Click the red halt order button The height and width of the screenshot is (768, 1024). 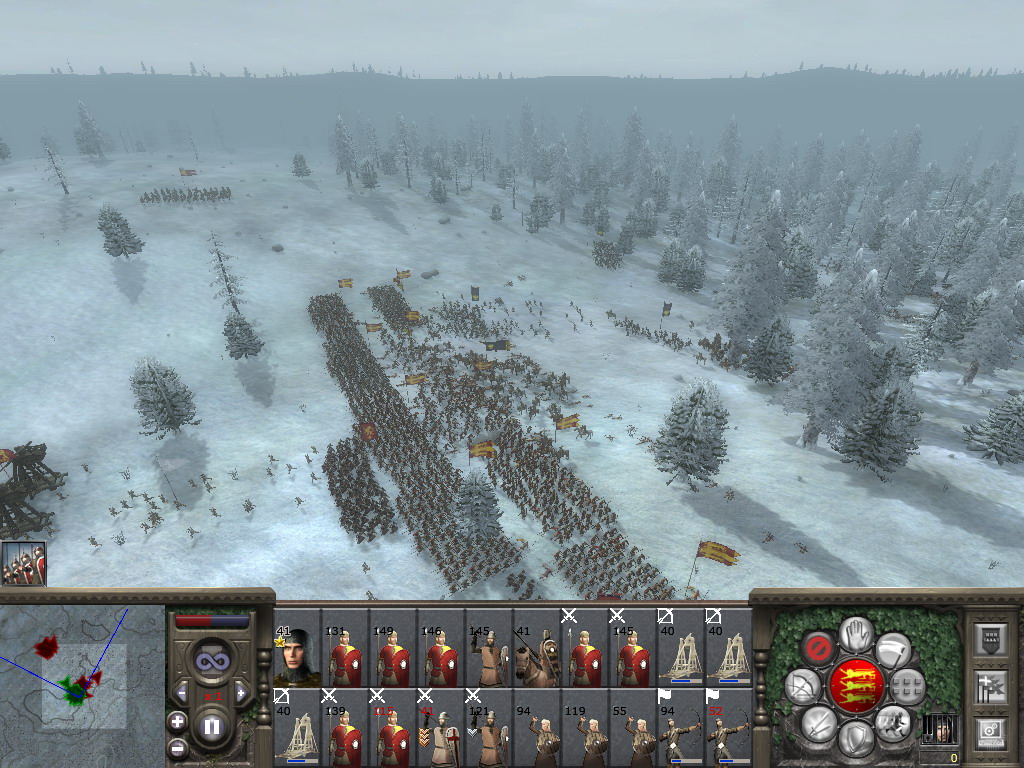click(x=819, y=648)
